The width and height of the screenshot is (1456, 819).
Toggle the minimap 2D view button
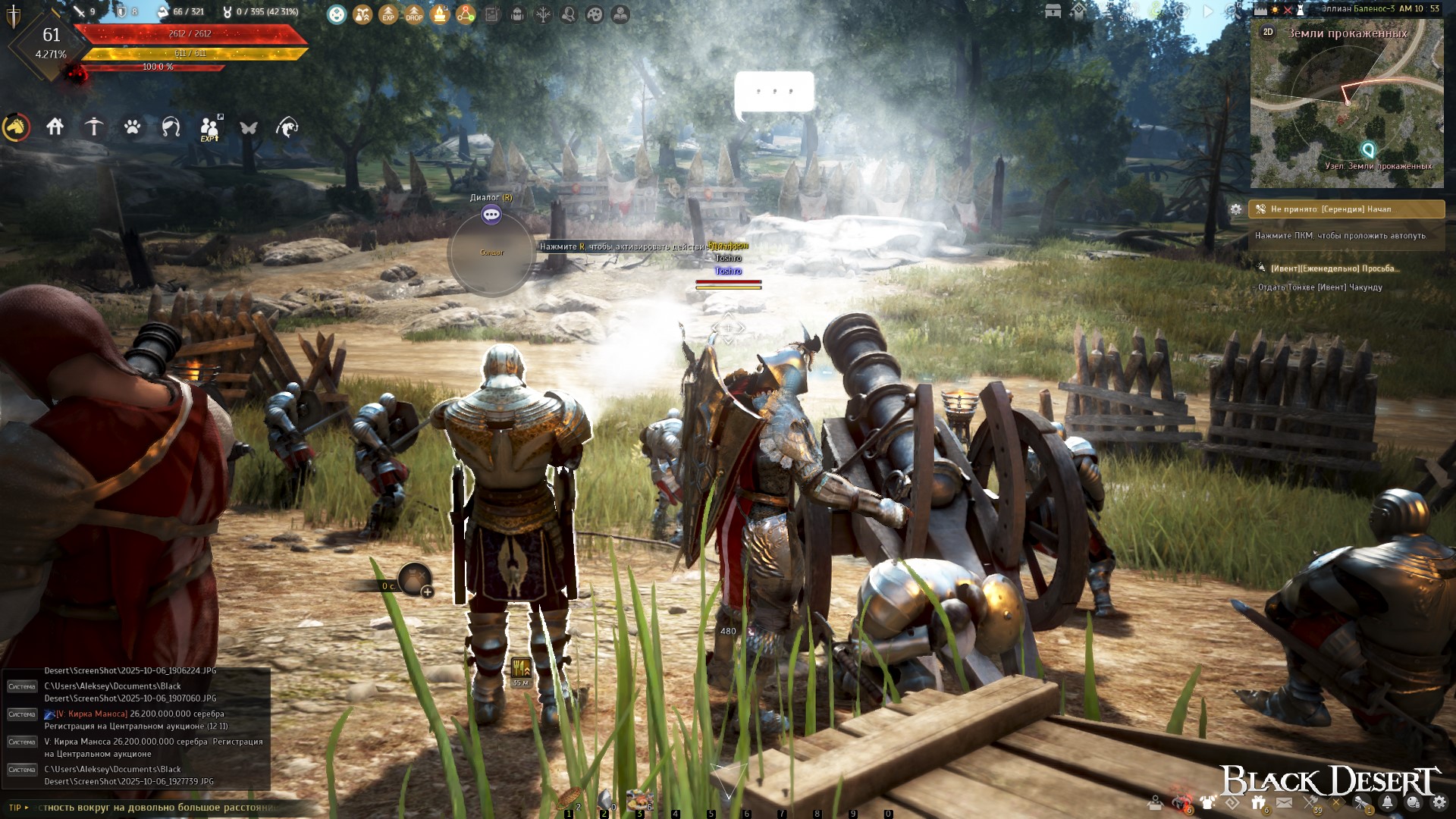(x=1268, y=32)
